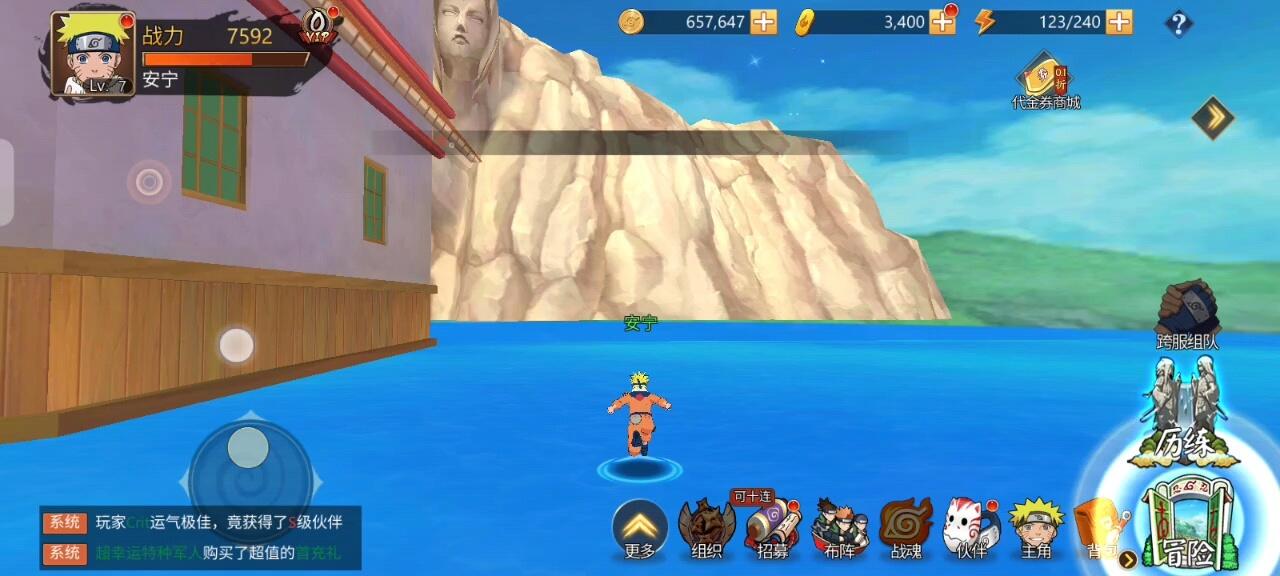This screenshot has height=576, width=1280.
Task: Open the system chat message box
Action: coord(200,537)
